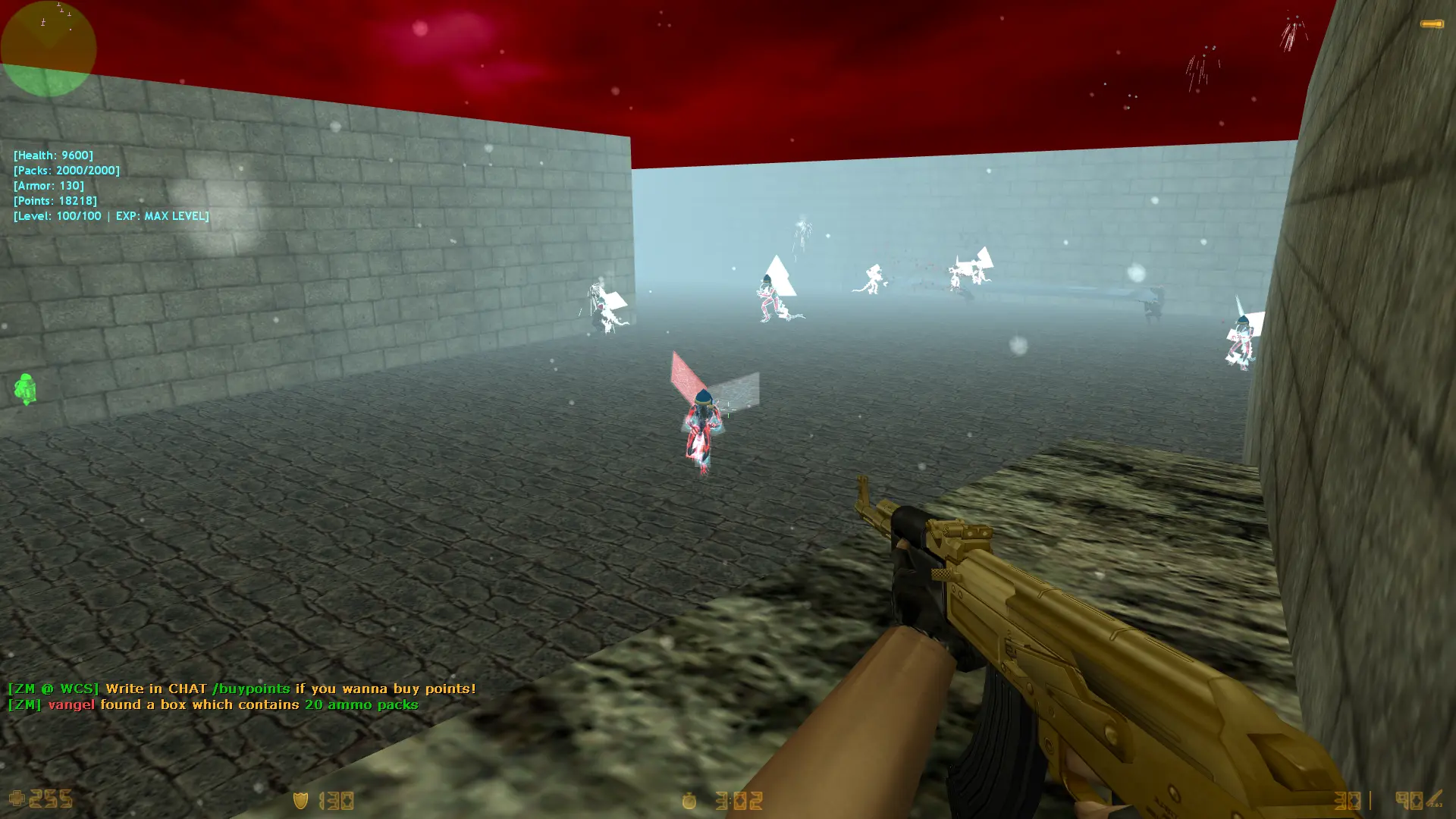Expand the [Points: 18218] stat entry
Viewport: 1456px width, 819px height.
[x=55, y=200]
